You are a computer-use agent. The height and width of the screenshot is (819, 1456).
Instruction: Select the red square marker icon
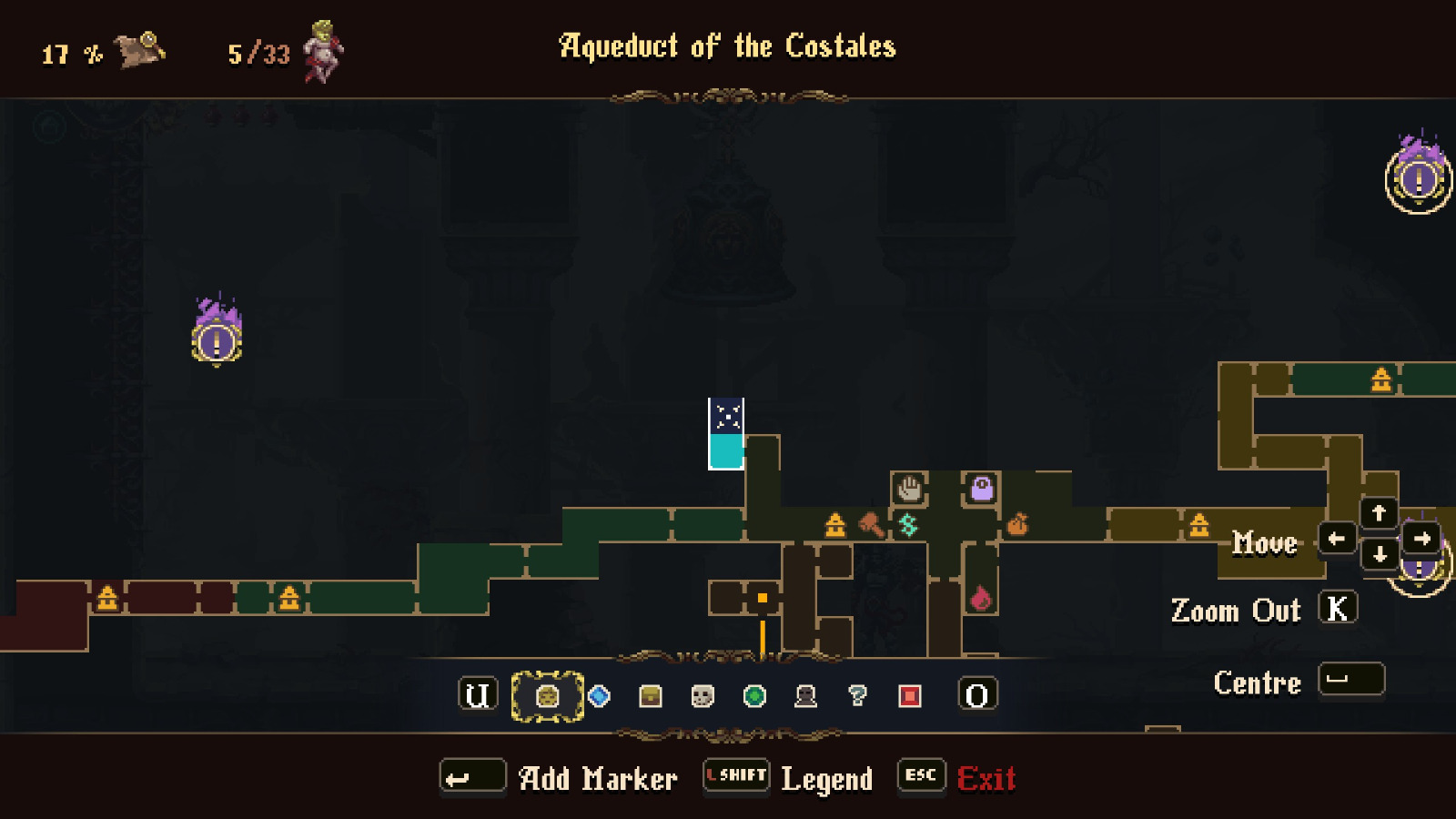coord(908,696)
